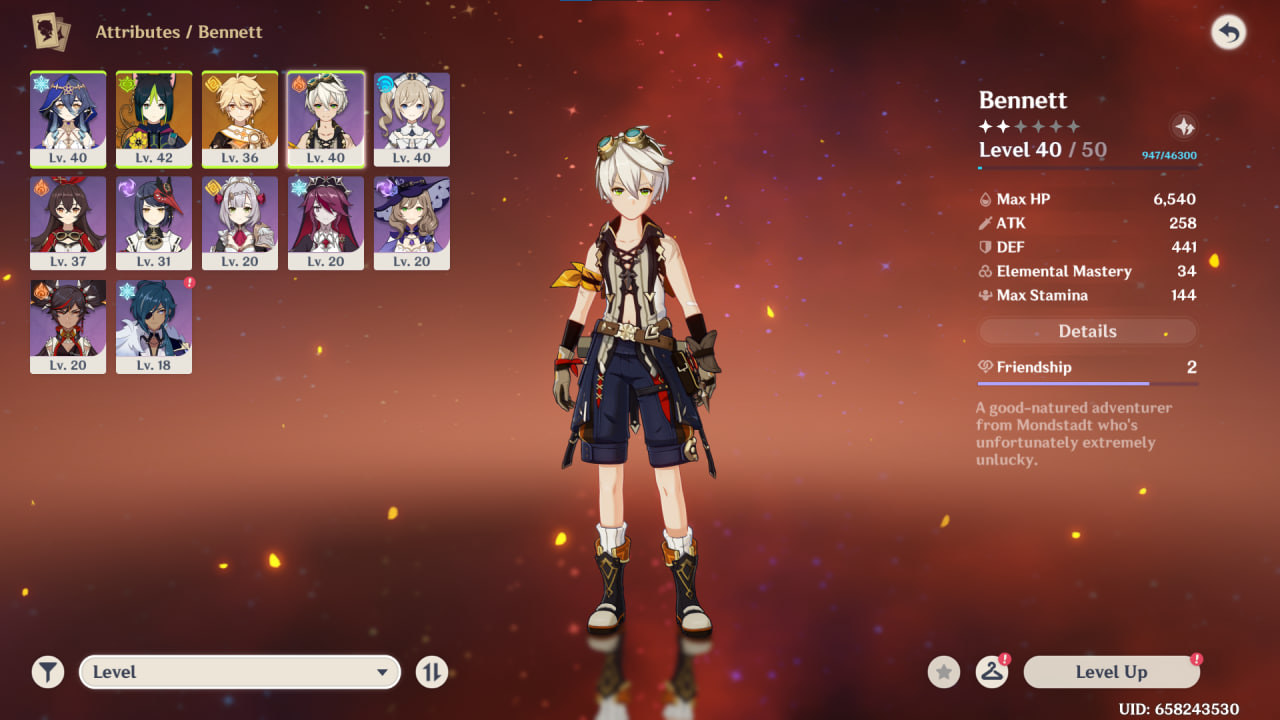1280x720 pixels.
Task: Click the sparkle icon beside Bennett's stars
Action: click(1184, 127)
